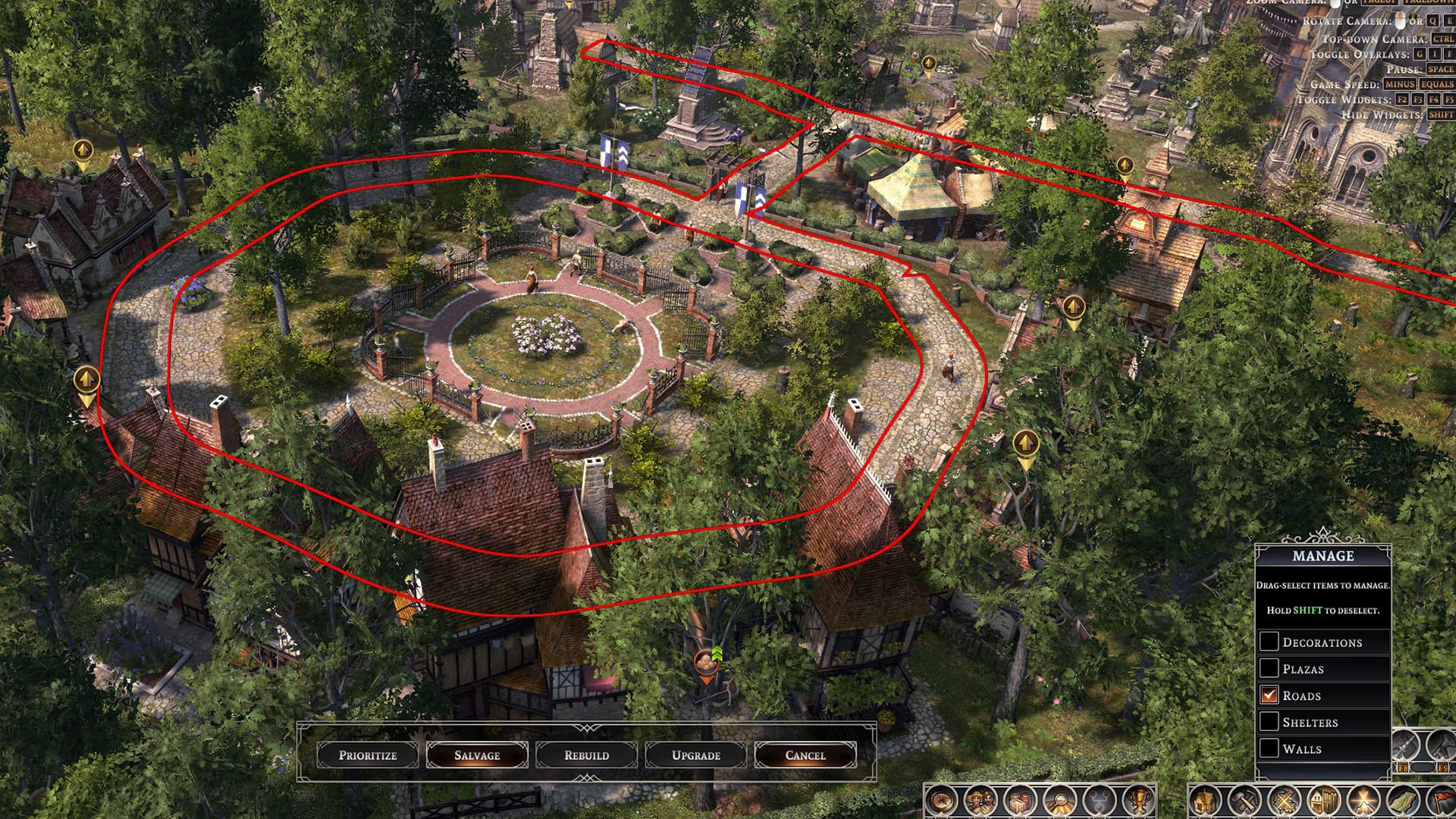Choose the red flag icon
The image size is (1456, 819).
[x=1442, y=801]
